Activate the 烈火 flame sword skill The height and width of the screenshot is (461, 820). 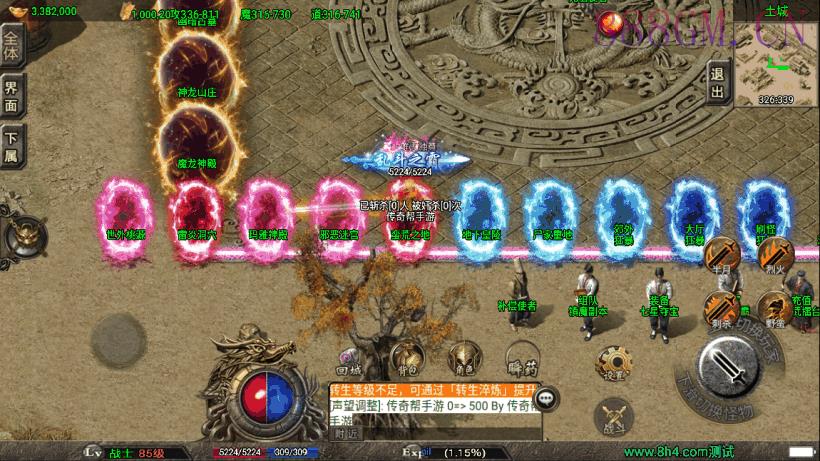773,256
